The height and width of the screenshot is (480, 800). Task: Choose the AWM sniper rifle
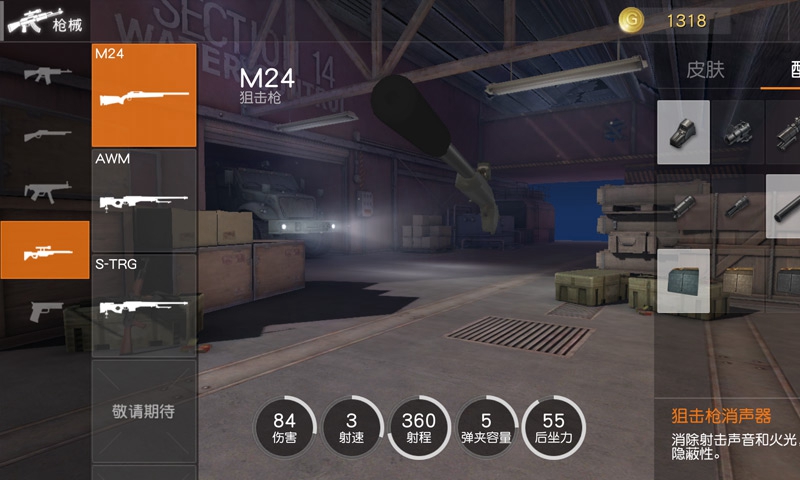[x=144, y=200]
